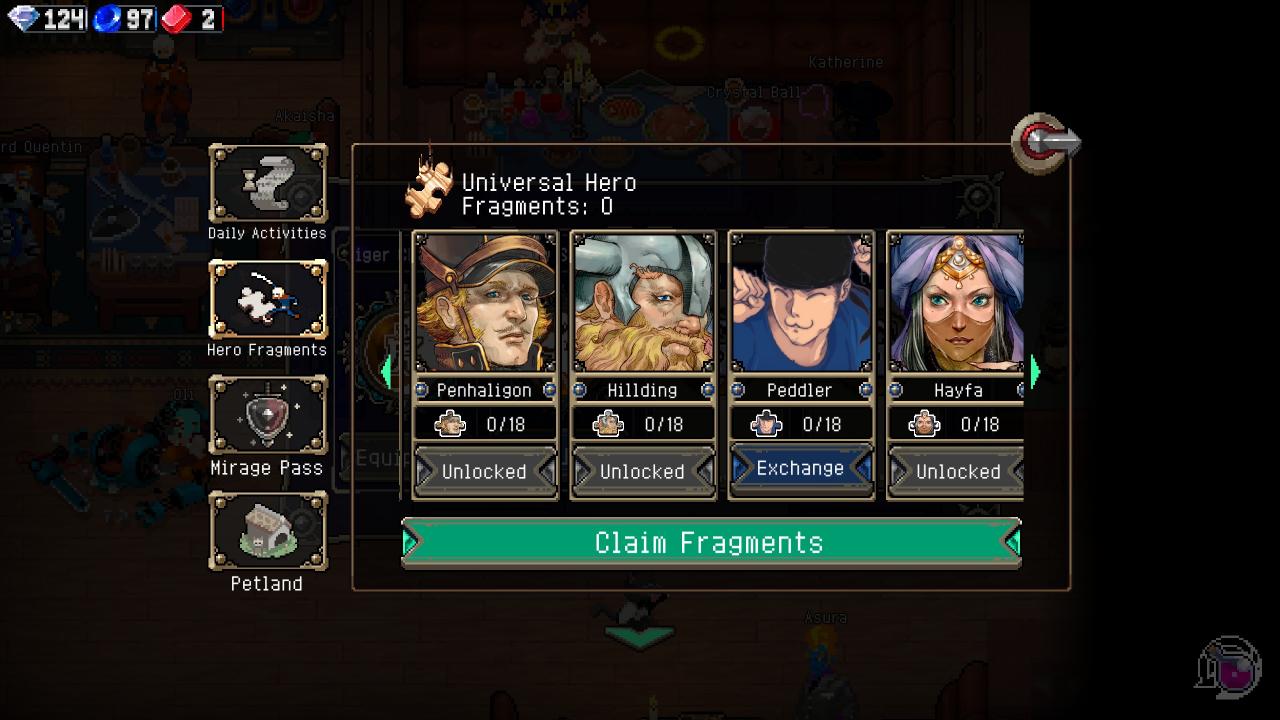
Task: Open Daily Activities tab
Action: tap(267, 184)
